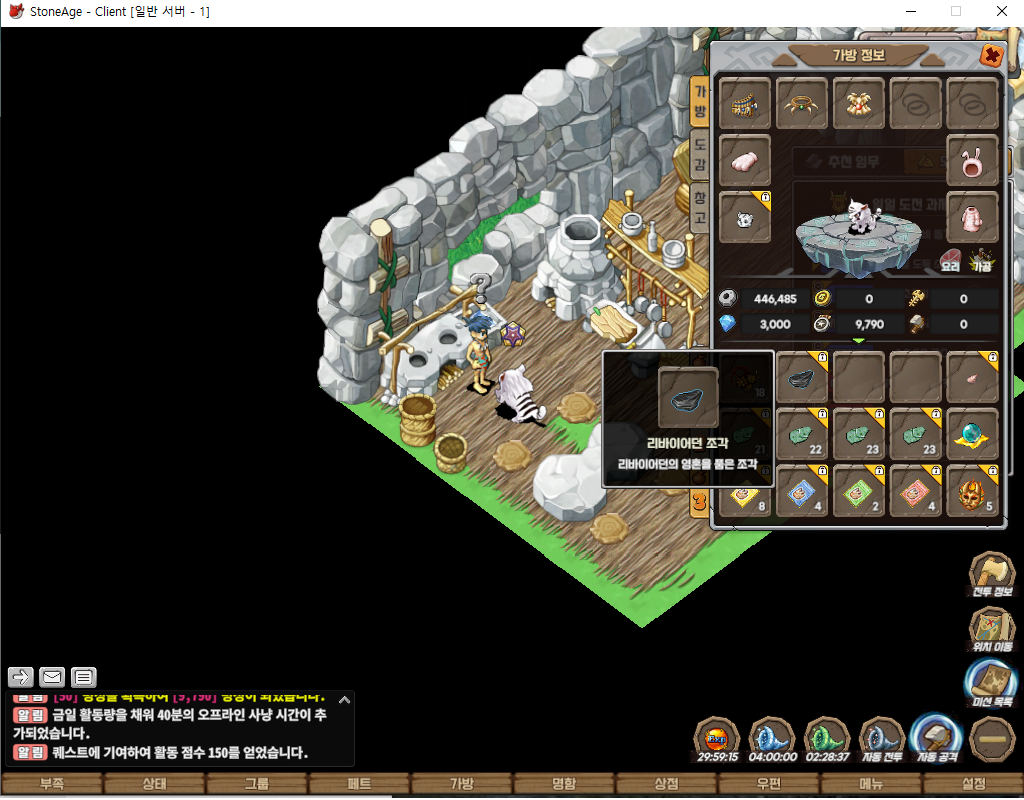This screenshot has width=1024, height=800.
Task: Toggle 자동 전투 auto battle
Action: pyautogui.click(x=882, y=740)
